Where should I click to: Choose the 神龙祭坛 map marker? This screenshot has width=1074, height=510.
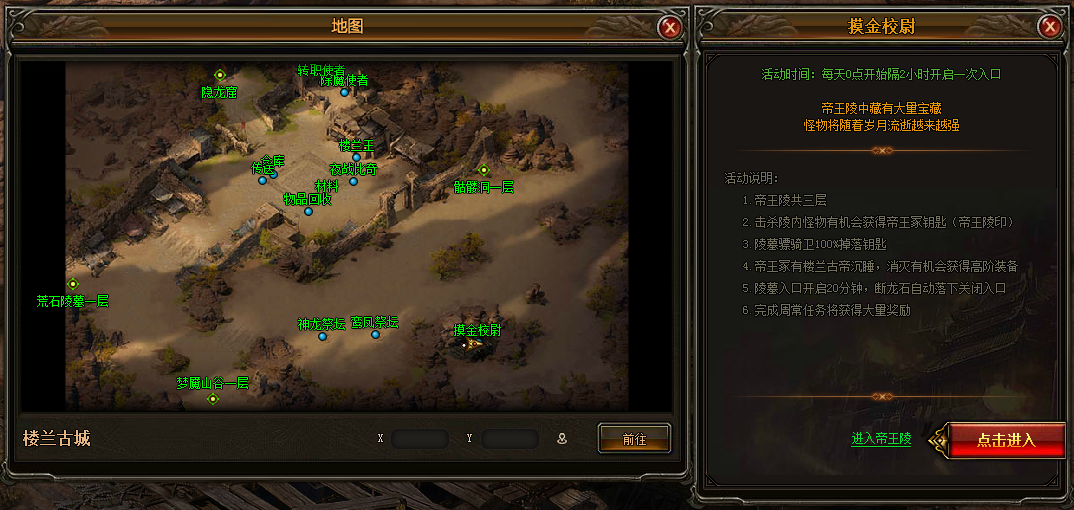tap(322, 337)
